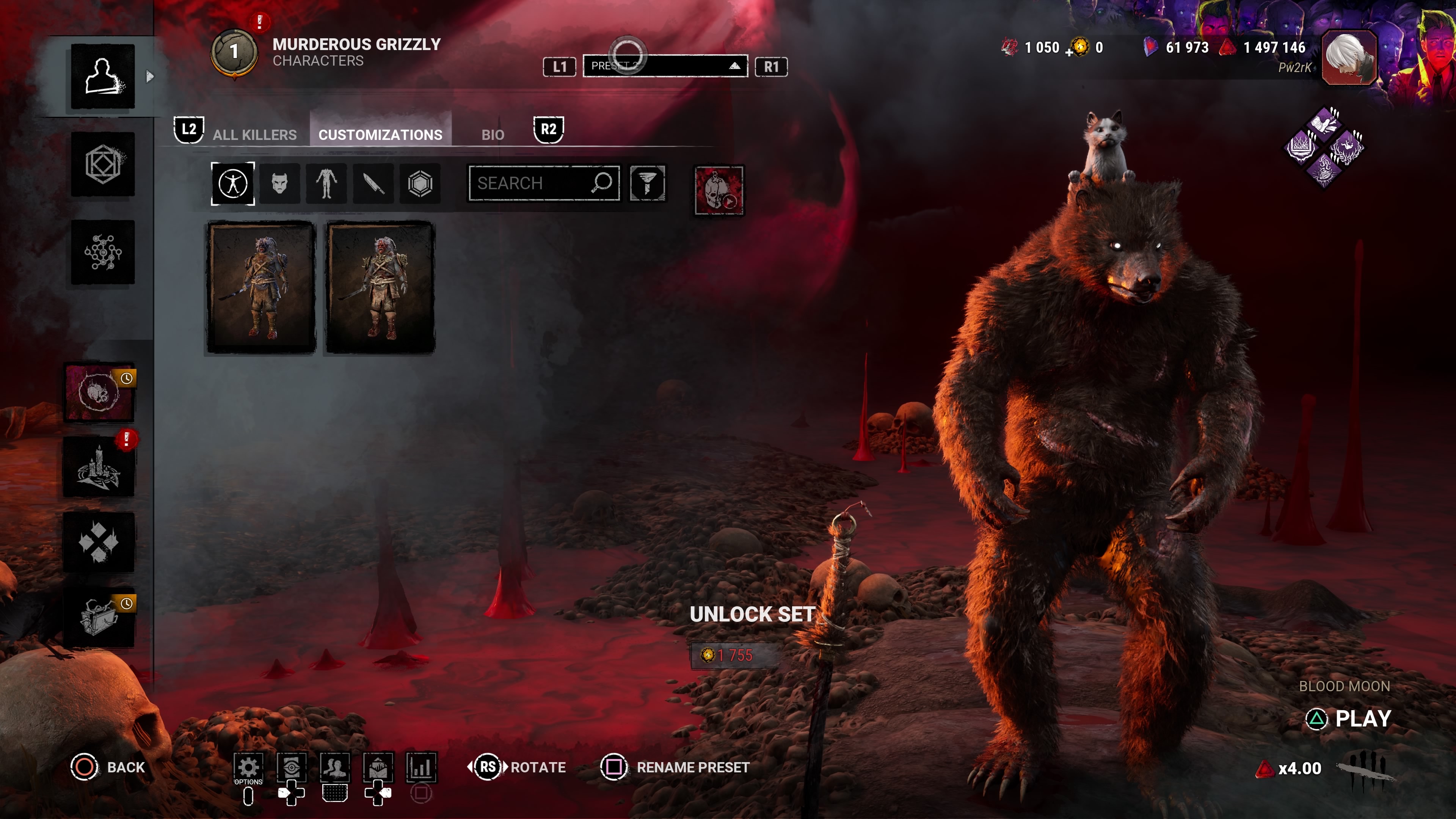Open the cosmetics filter funnel button
Viewport: 1456px width, 819px height.
pyautogui.click(x=647, y=183)
